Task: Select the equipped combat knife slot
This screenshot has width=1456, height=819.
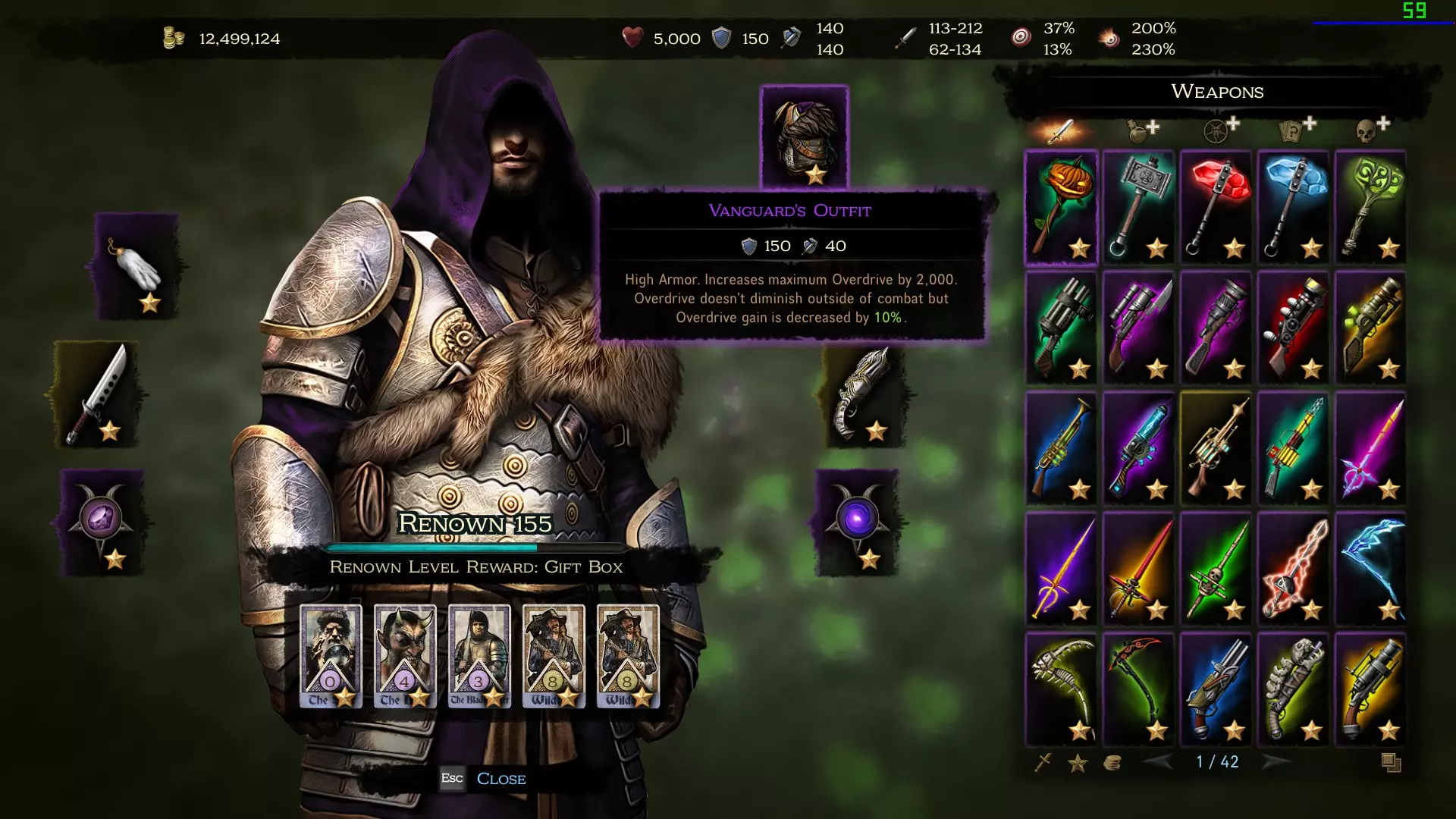Action: (x=96, y=394)
